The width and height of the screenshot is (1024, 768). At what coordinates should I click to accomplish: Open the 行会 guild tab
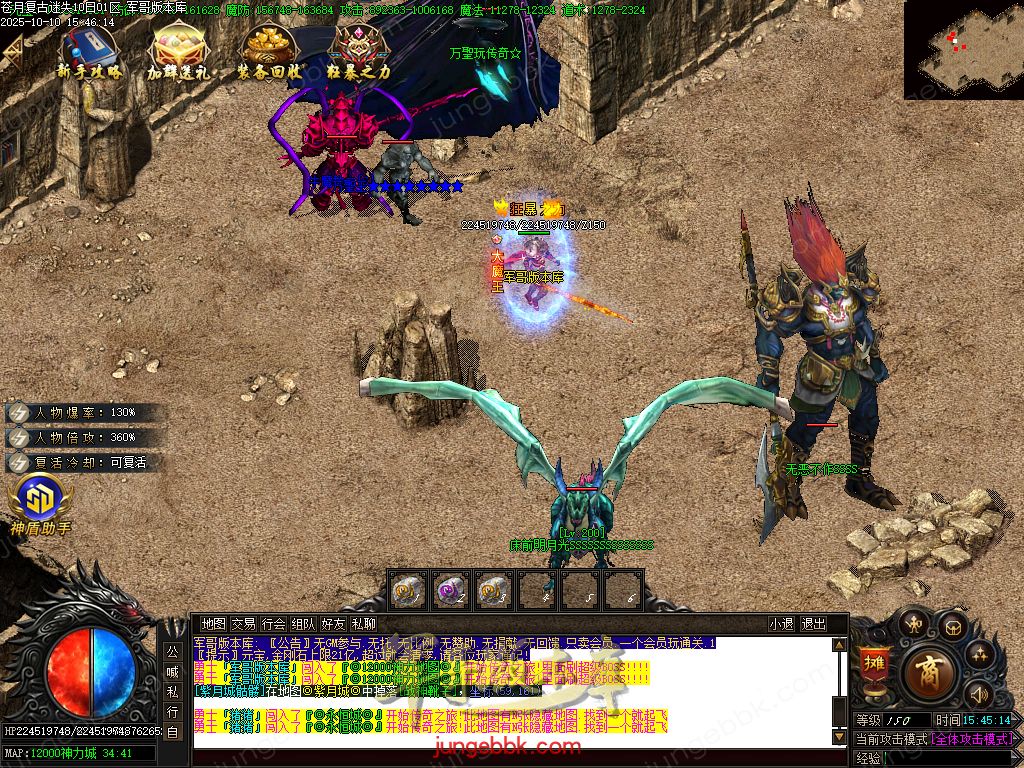273,623
